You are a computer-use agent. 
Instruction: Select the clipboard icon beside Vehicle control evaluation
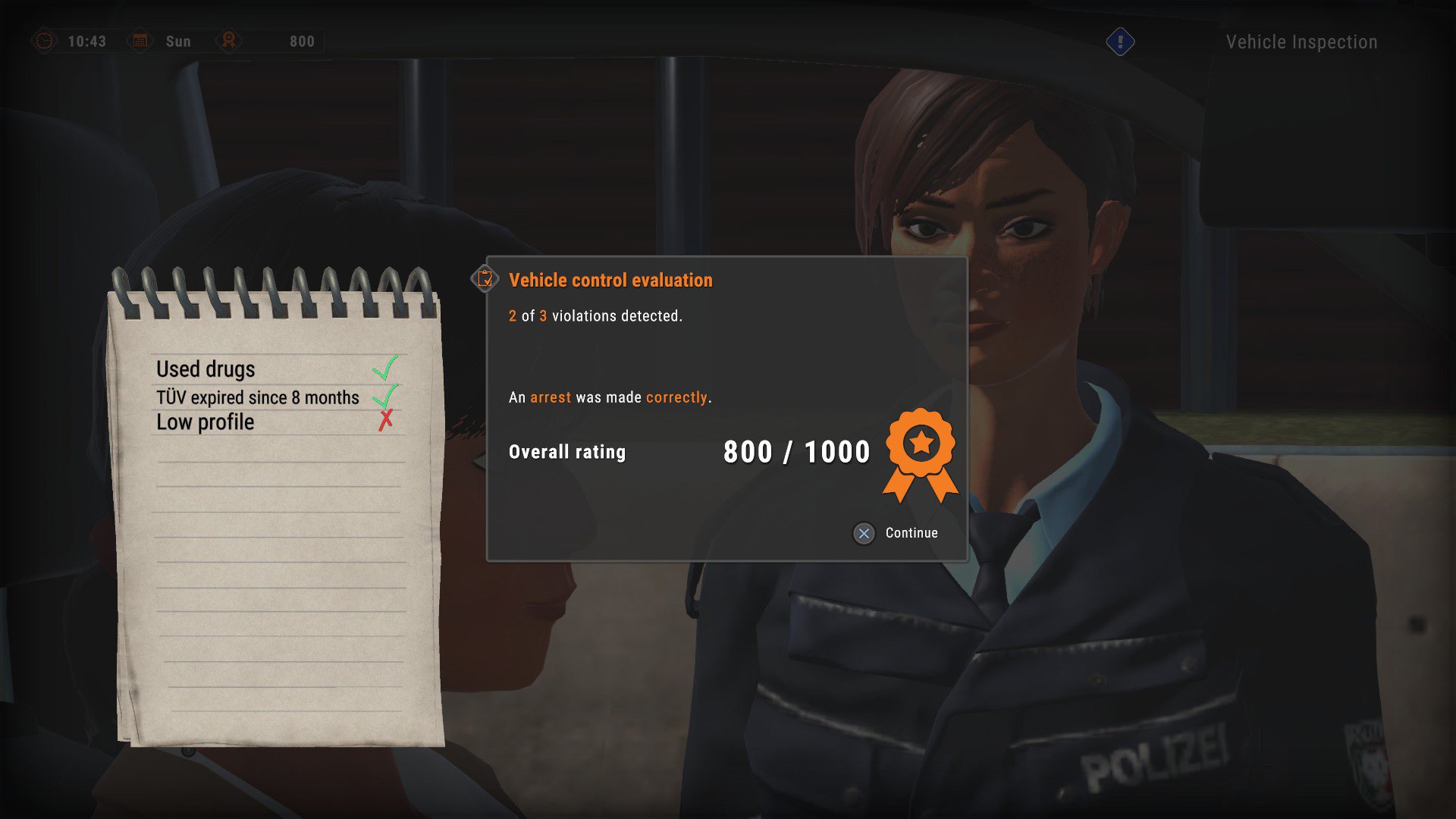pyautogui.click(x=484, y=279)
